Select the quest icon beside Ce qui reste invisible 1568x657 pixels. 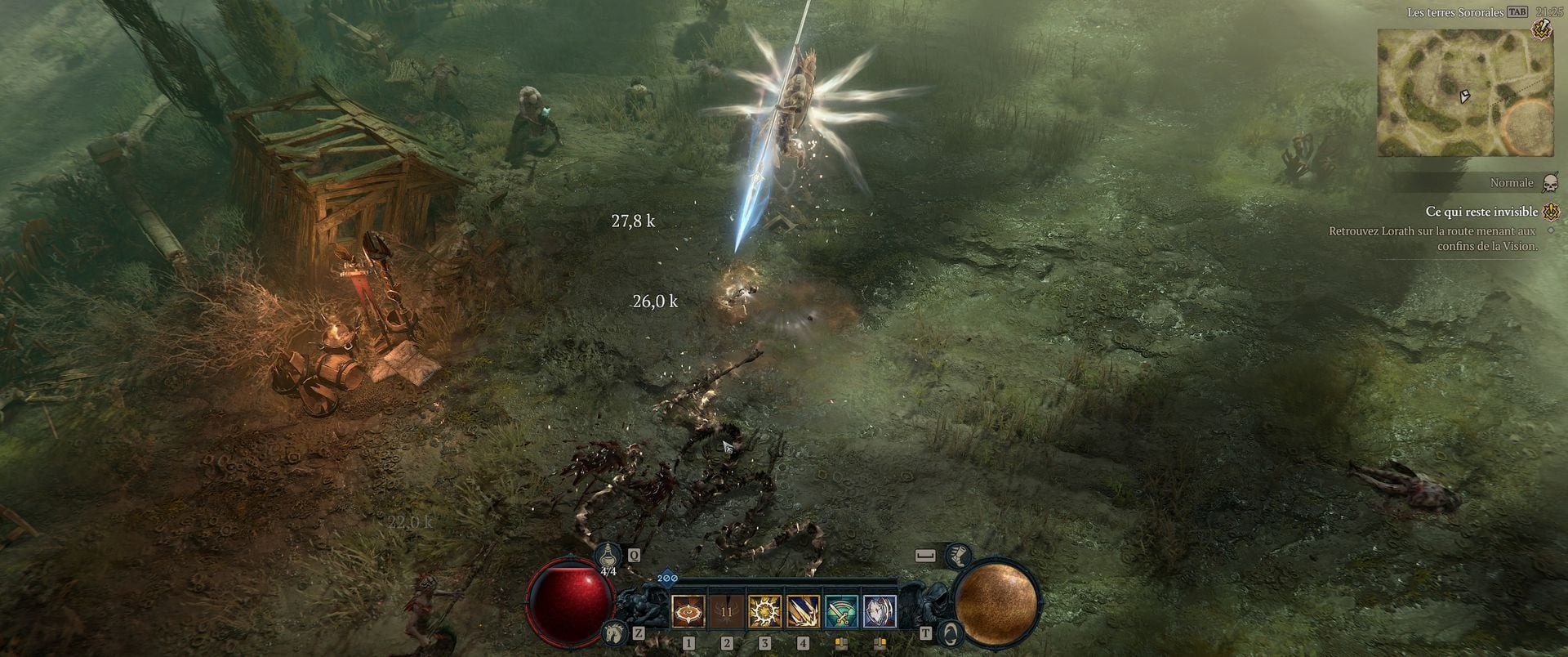tap(1551, 212)
